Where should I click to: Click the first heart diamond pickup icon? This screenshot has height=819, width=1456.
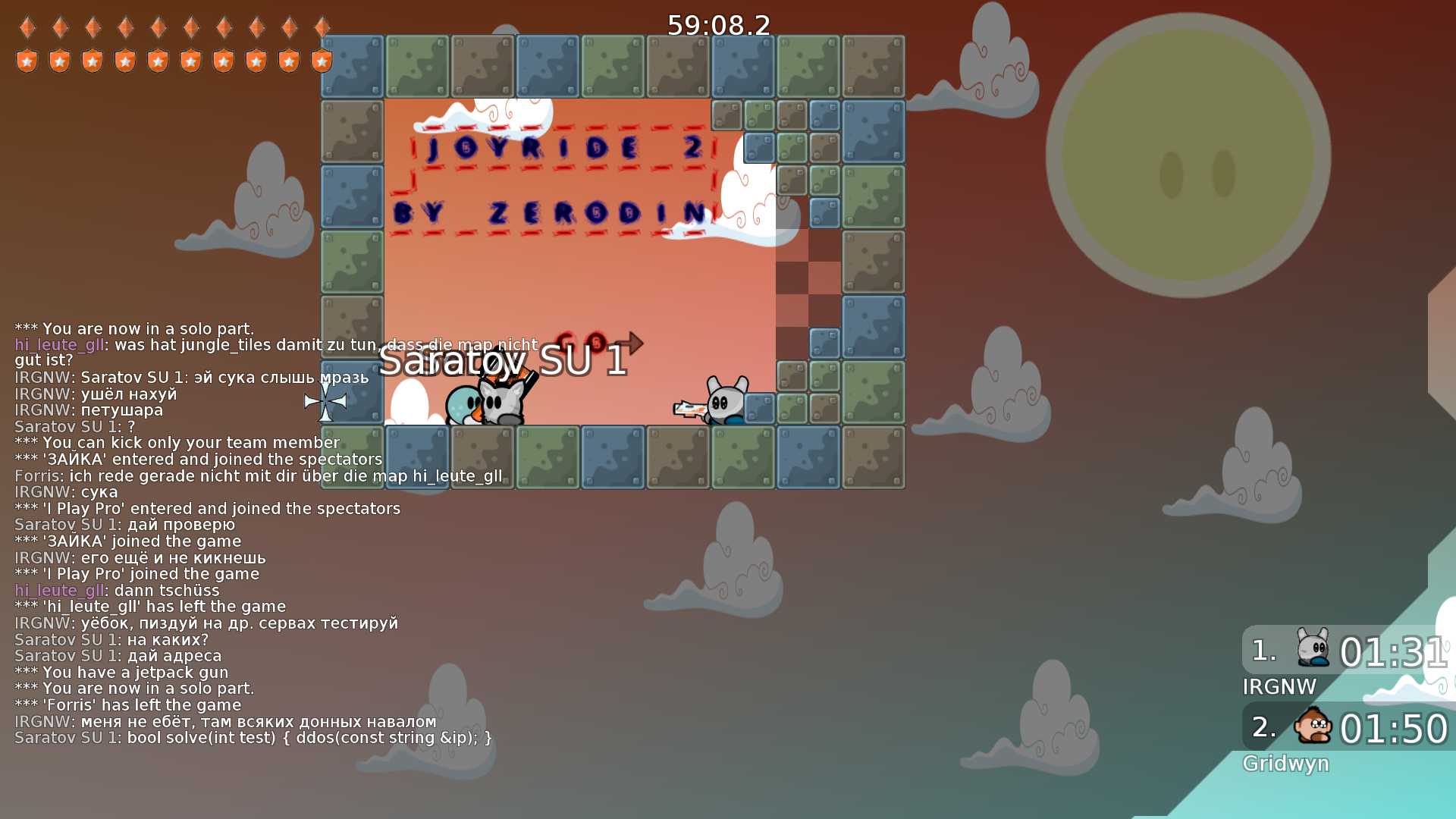27,27
